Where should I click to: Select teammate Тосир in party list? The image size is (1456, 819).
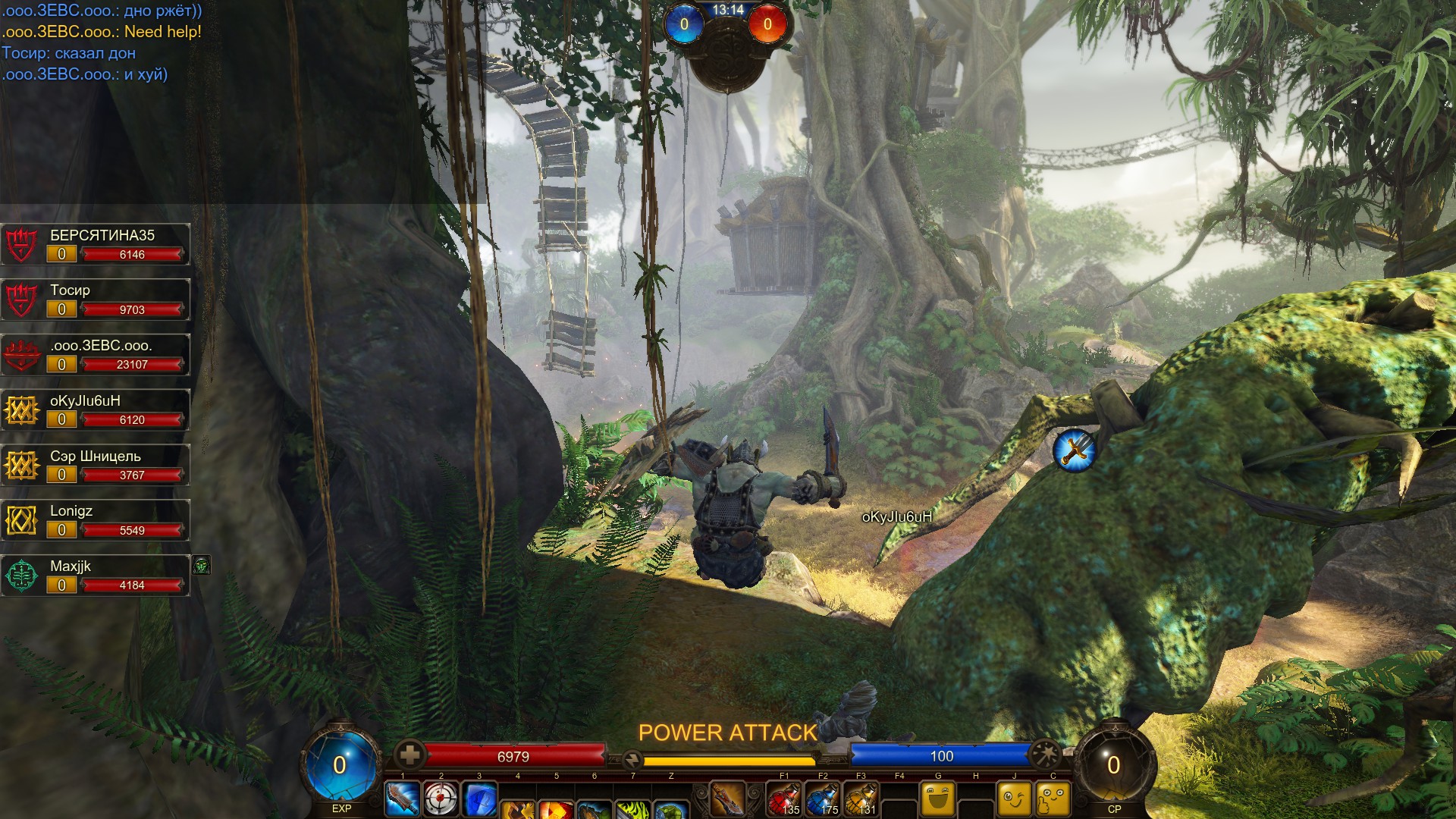(96, 300)
